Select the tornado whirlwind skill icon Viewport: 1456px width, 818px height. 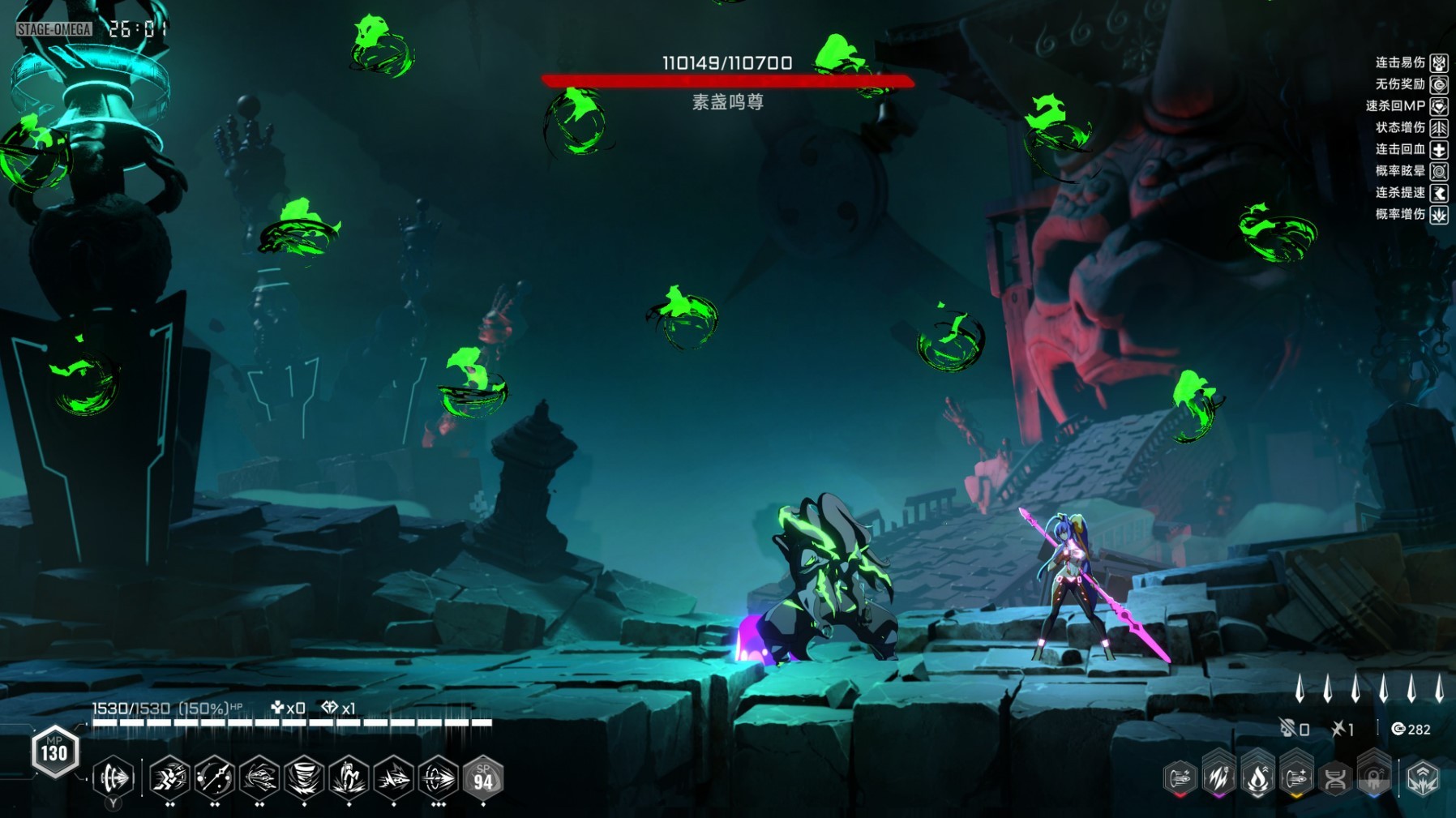304,779
